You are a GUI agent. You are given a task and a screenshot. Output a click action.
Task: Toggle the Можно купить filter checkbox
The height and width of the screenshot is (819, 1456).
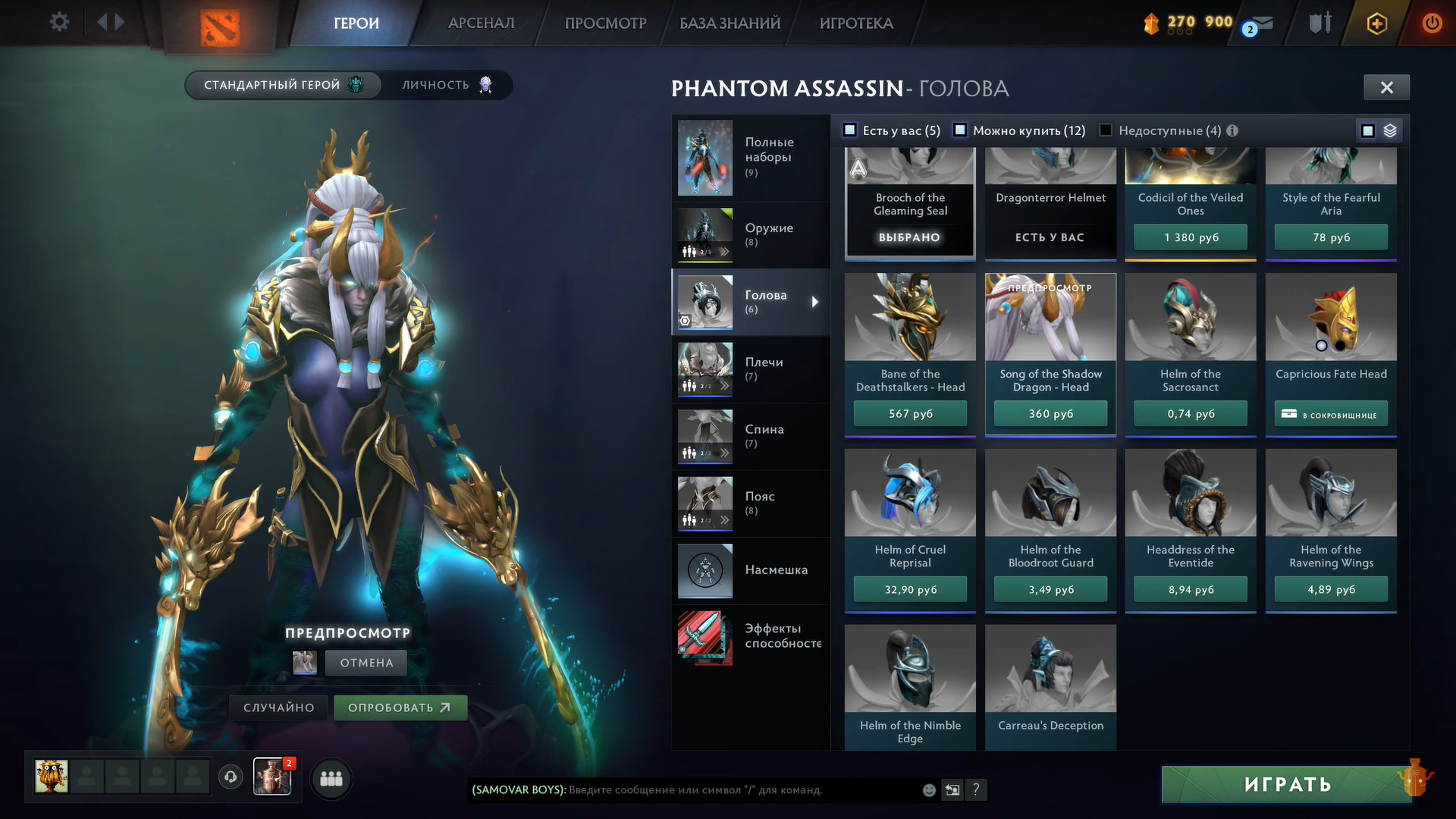point(960,130)
